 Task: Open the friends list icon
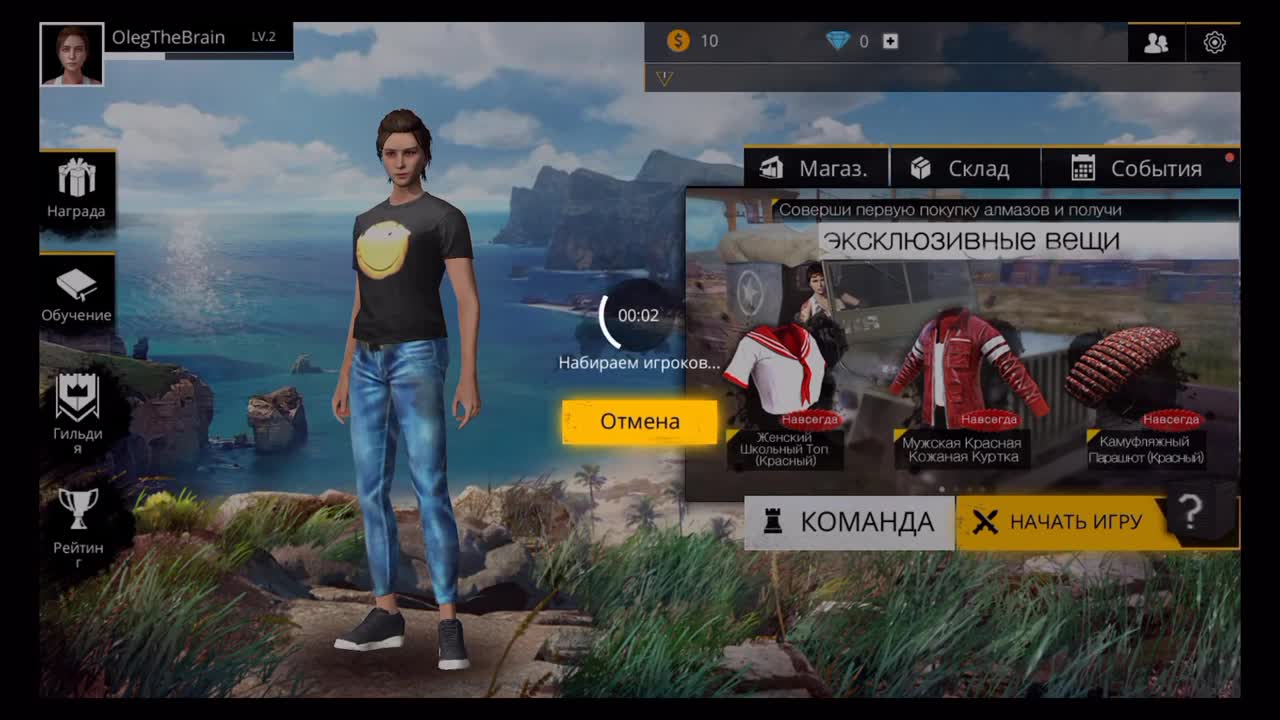pos(1156,42)
